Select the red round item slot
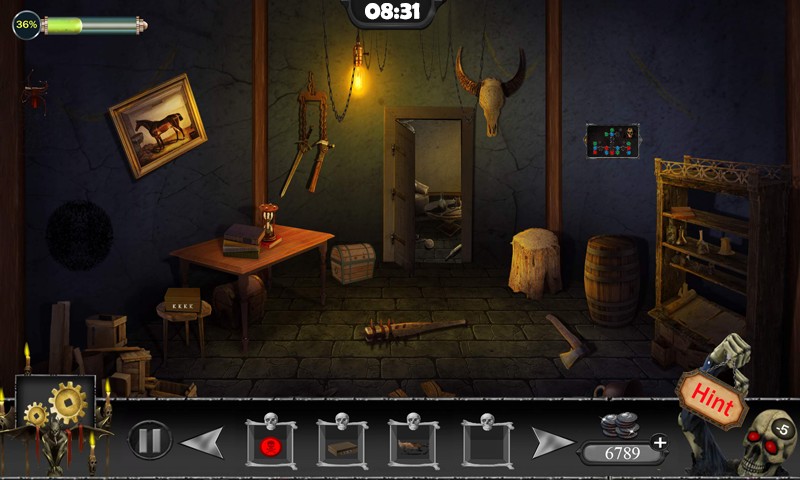Image resolution: width=800 pixels, height=480 pixels. [270, 445]
